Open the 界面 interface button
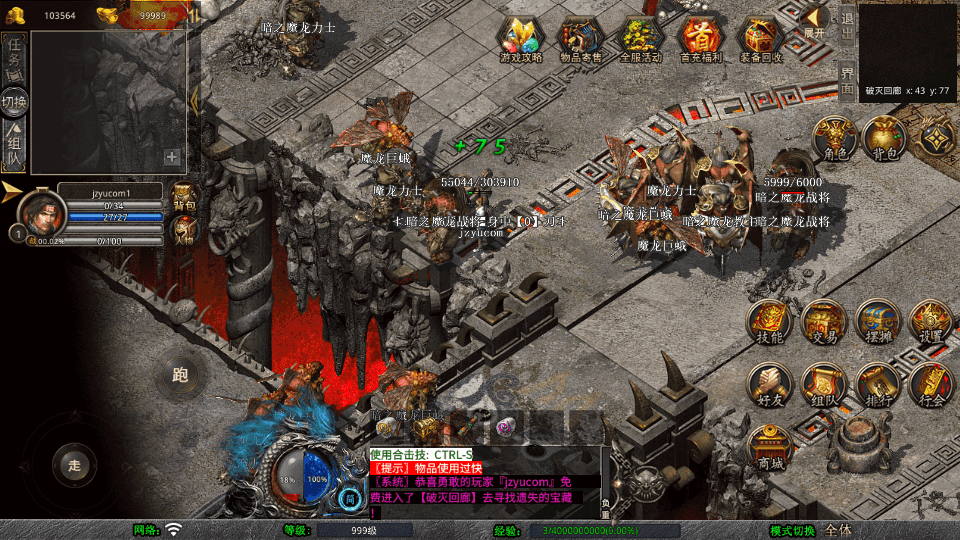 point(847,80)
